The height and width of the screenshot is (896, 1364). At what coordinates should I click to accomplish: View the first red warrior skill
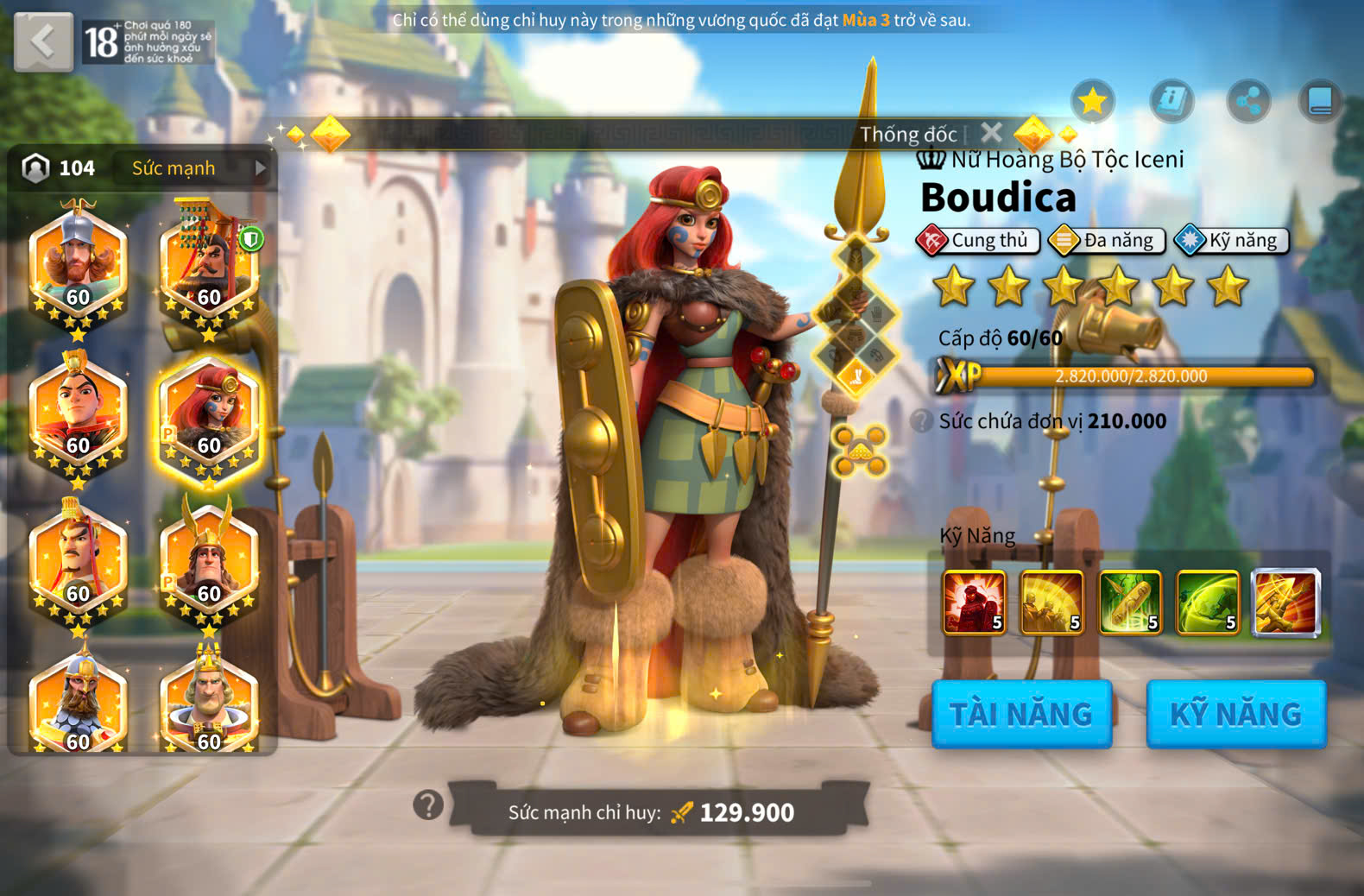[974, 603]
